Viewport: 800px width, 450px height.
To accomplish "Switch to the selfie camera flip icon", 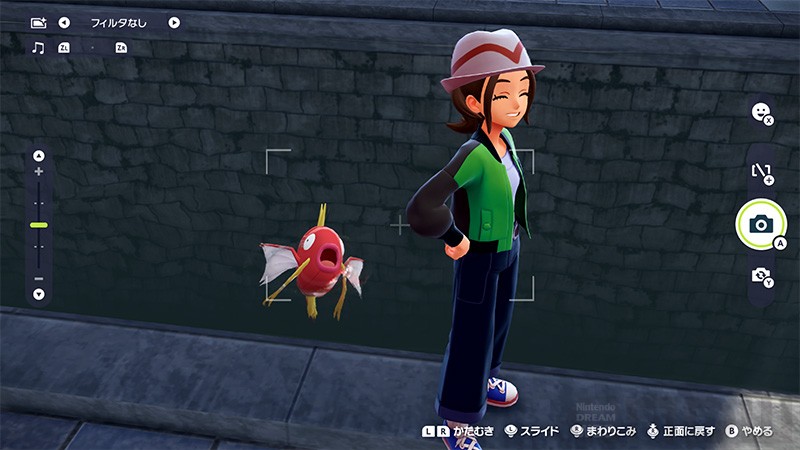I will pyautogui.click(x=760, y=275).
